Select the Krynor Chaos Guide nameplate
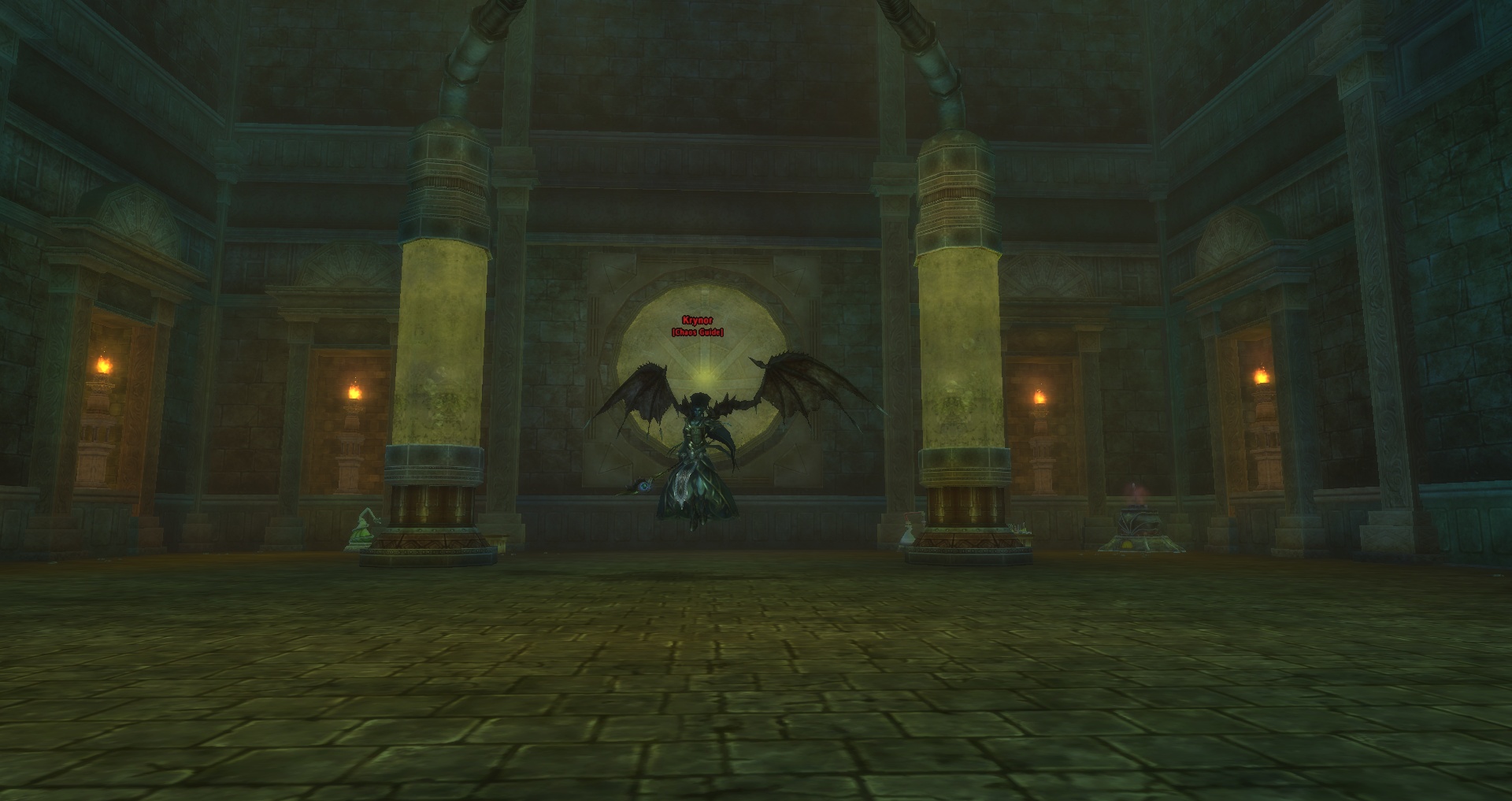 (x=697, y=326)
